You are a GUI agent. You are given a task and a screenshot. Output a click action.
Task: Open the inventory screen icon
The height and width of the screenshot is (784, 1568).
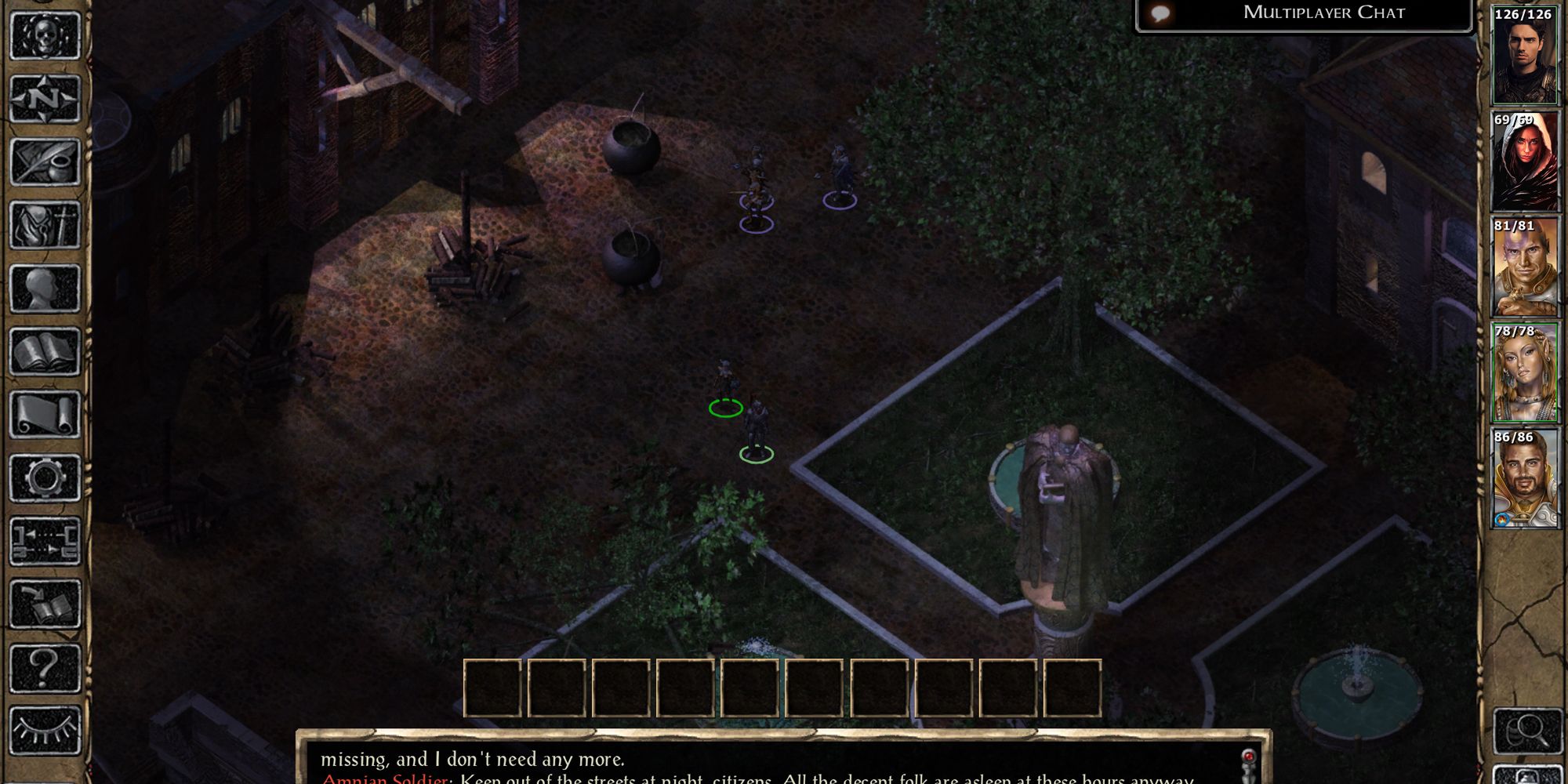point(45,226)
